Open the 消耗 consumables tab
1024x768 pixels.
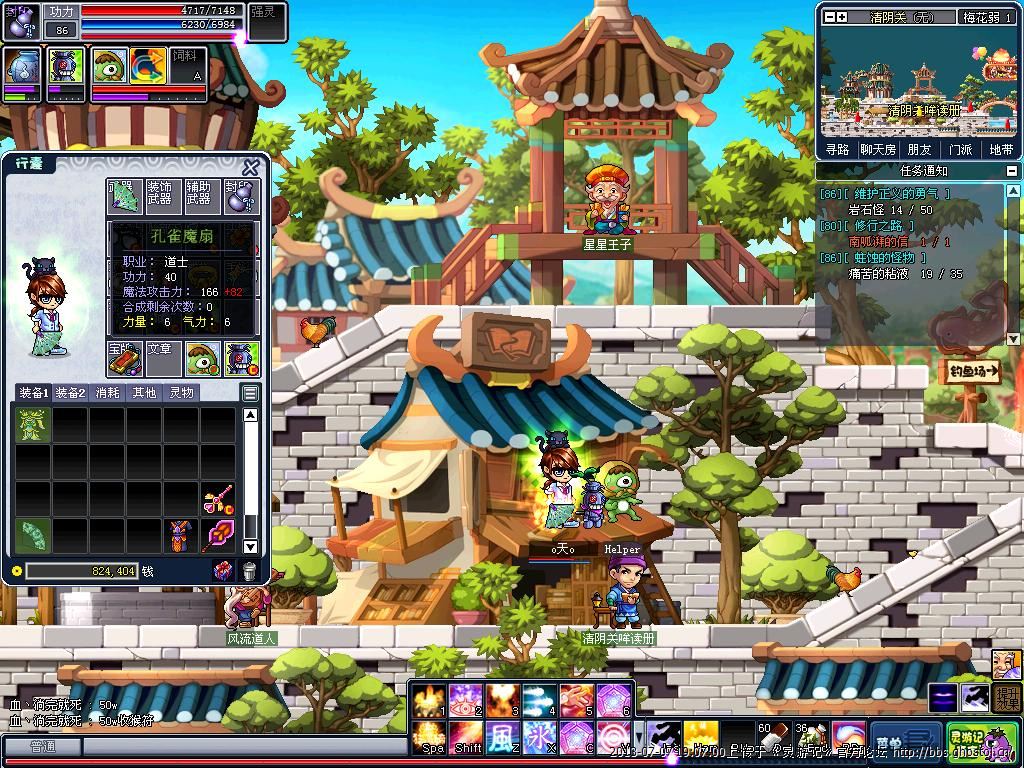108,393
